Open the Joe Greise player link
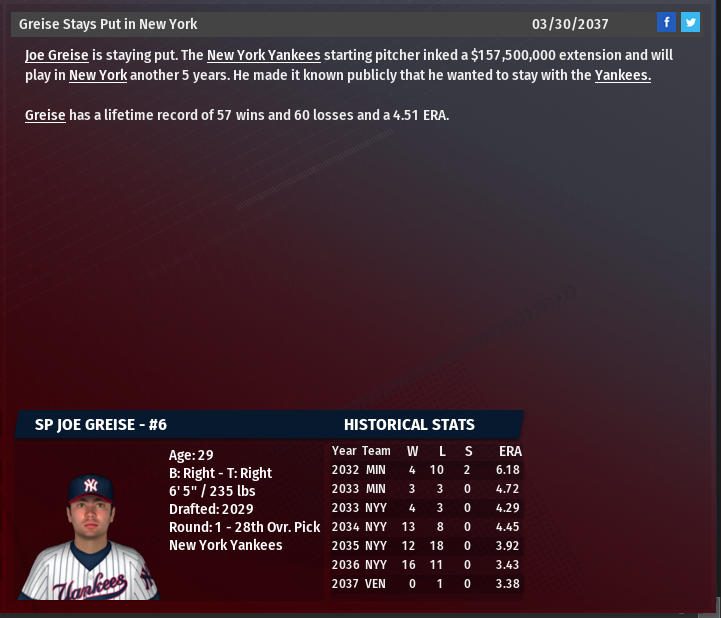Image resolution: width=721 pixels, height=618 pixels. point(57,55)
